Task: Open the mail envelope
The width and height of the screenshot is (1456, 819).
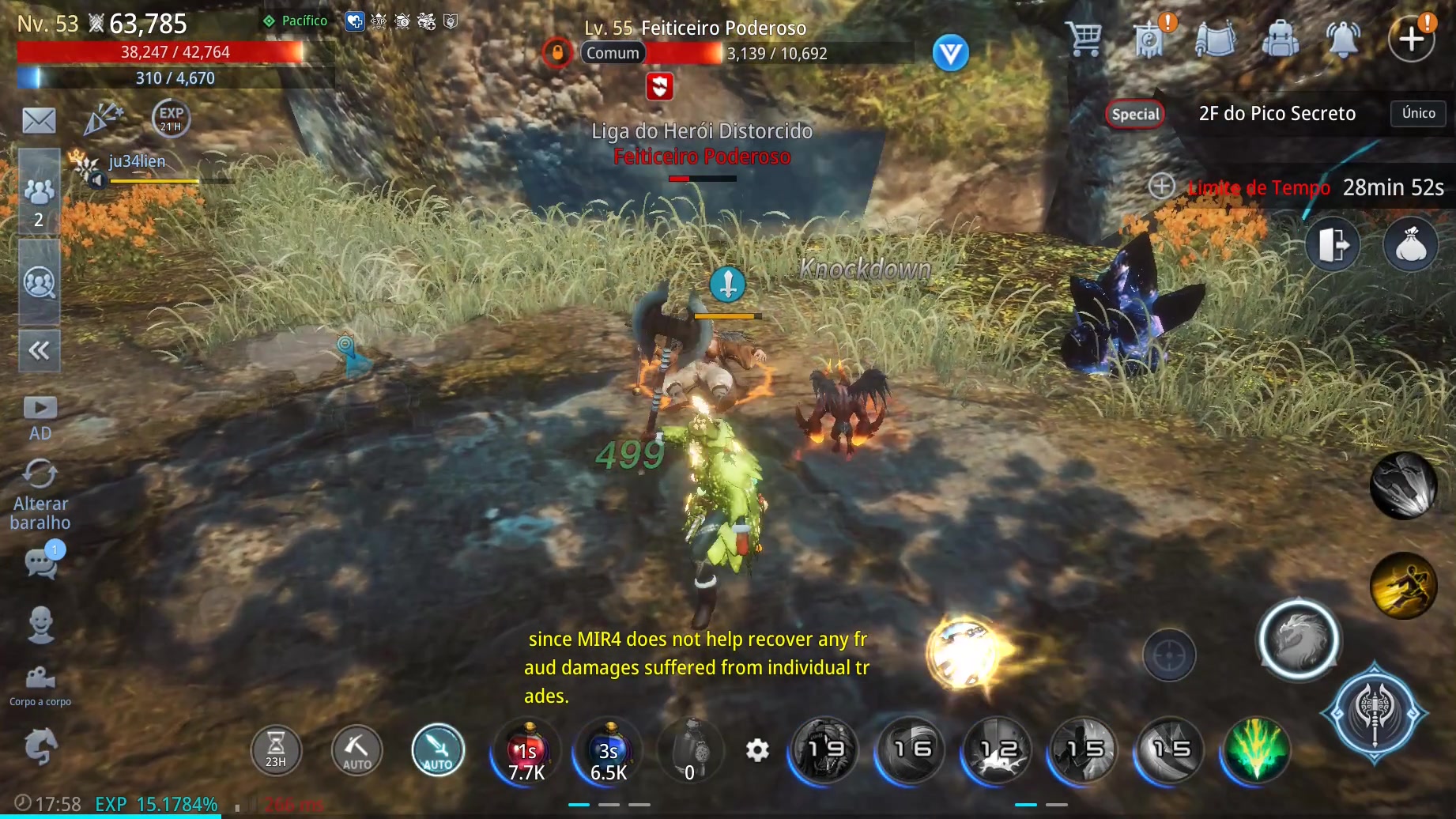Action: (x=39, y=121)
